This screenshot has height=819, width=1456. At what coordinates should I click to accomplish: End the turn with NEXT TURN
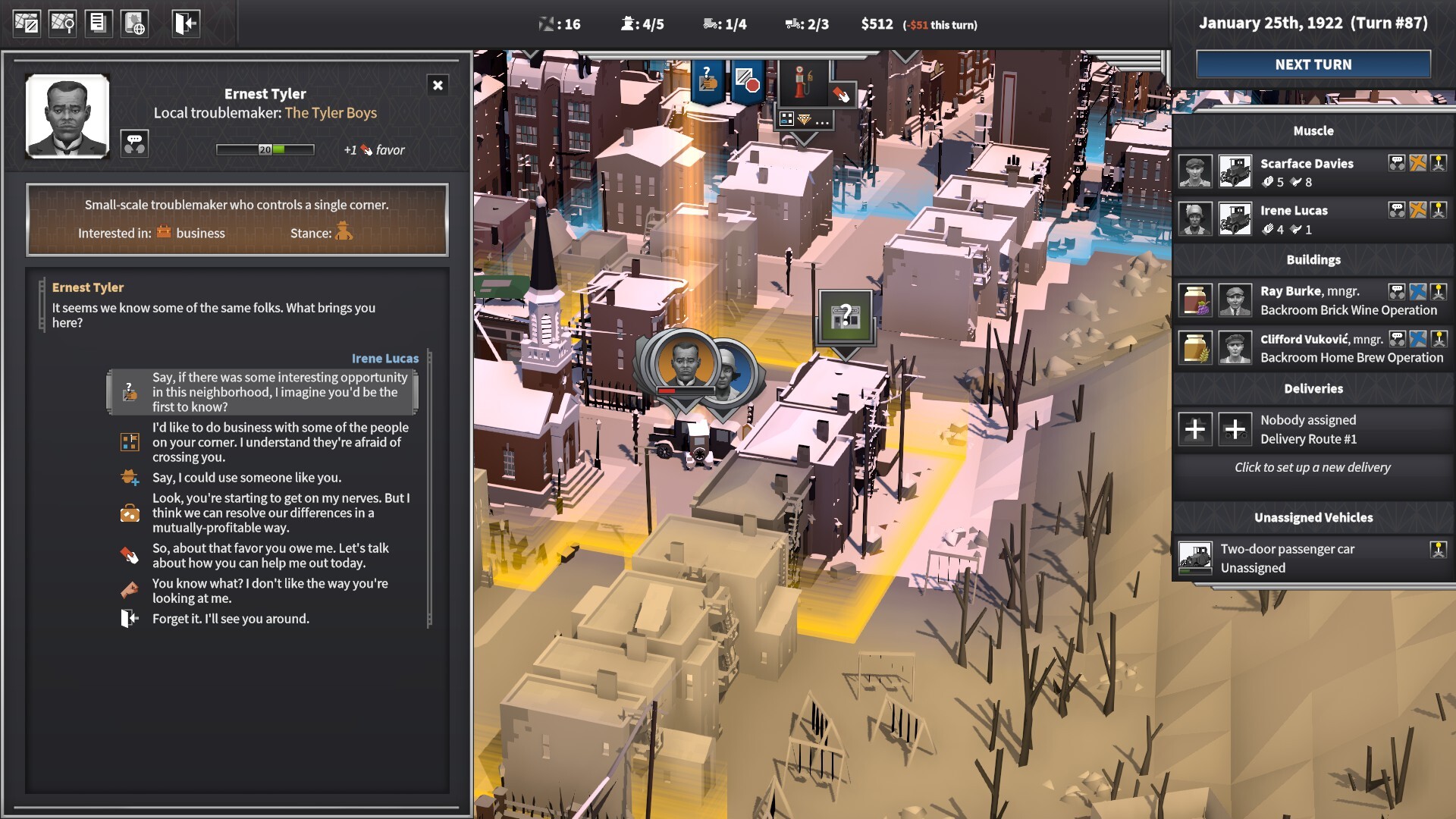[1313, 64]
